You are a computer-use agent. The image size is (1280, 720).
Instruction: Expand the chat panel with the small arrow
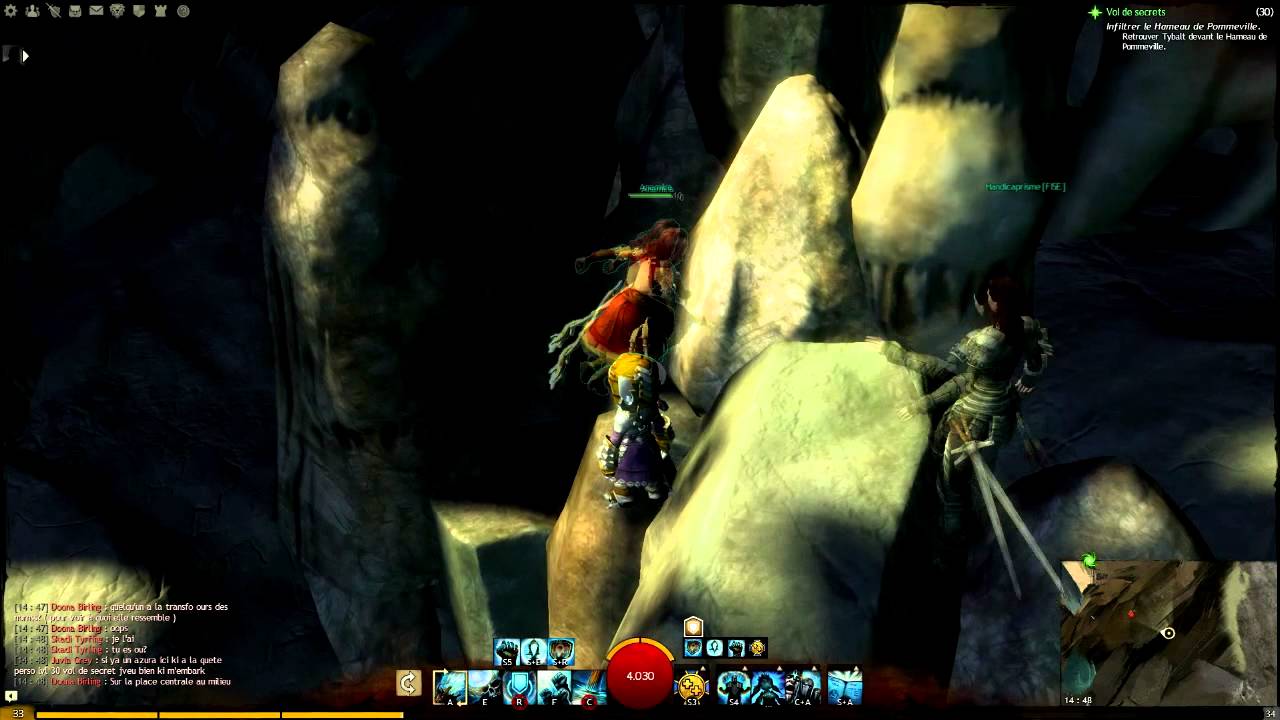click(25, 56)
